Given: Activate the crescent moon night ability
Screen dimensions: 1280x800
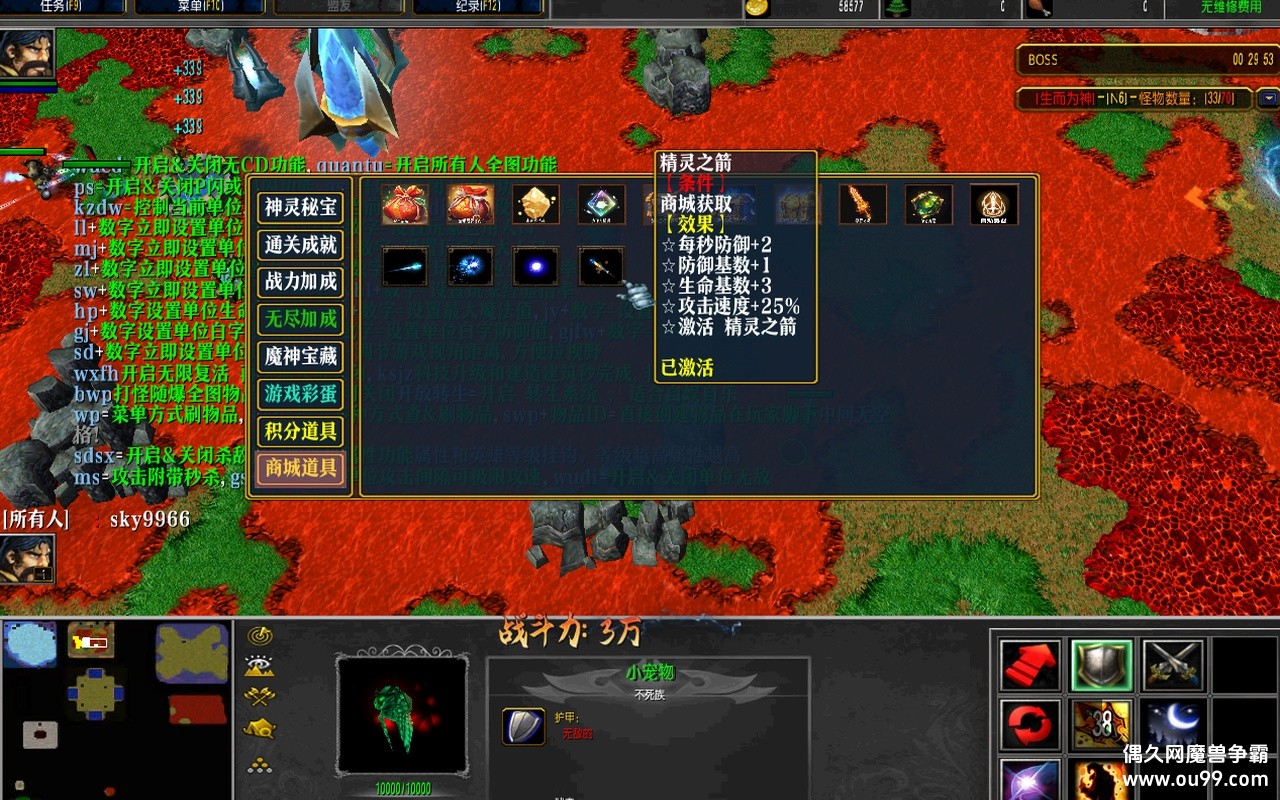Looking at the screenshot, I should coord(1170,724).
